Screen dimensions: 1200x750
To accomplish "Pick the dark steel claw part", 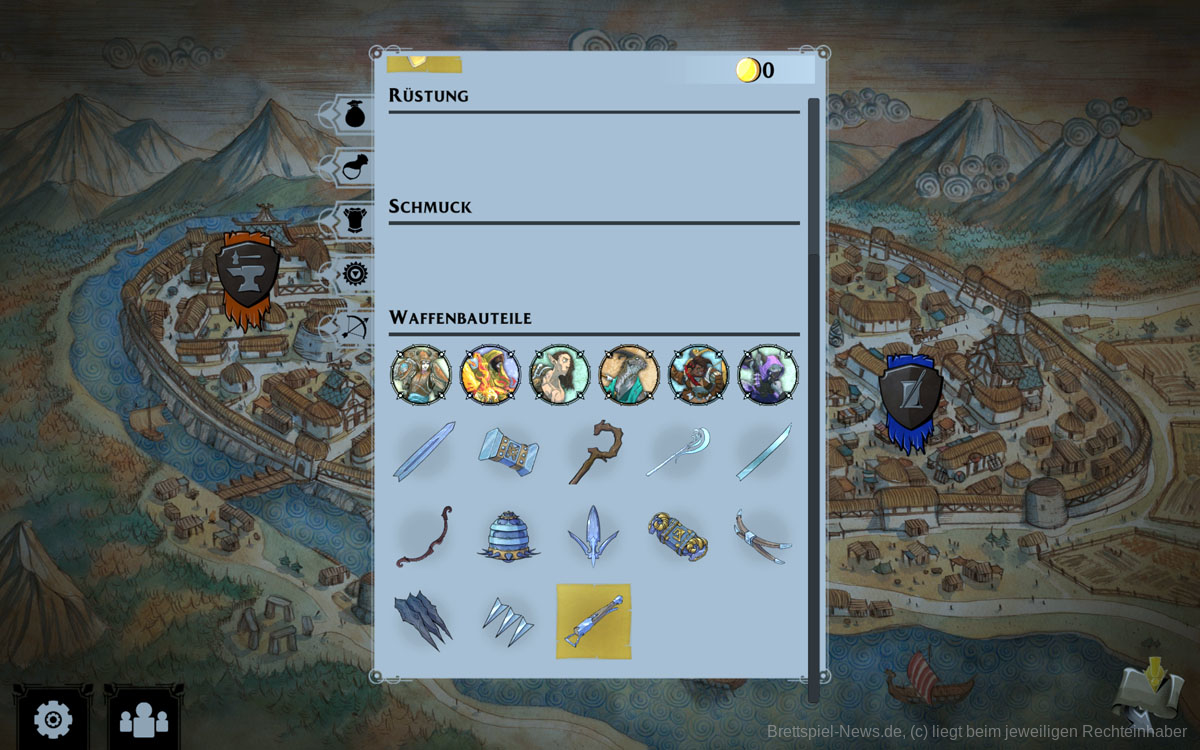I will point(424,620).
